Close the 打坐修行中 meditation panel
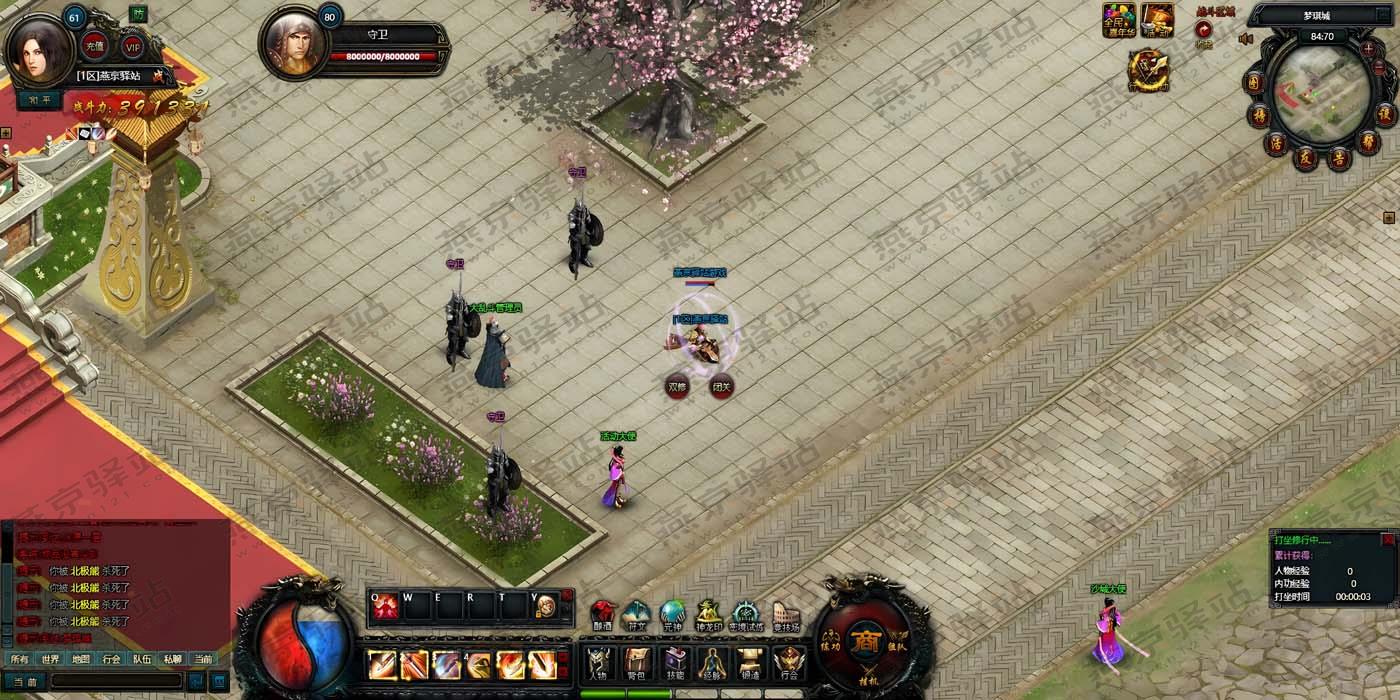 tap(1387, 540)
